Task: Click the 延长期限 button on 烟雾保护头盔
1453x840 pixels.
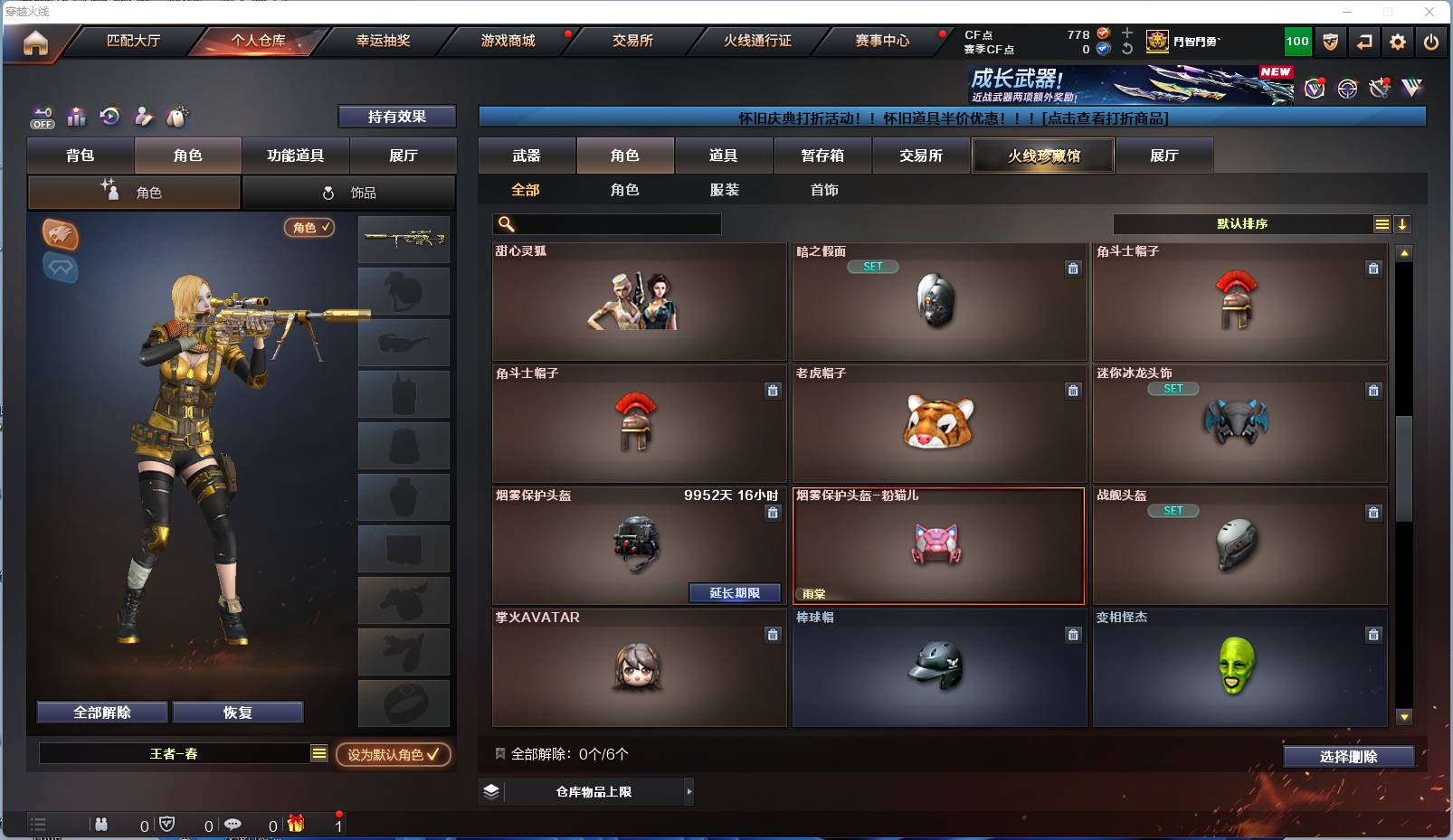Action: point(735,593)
